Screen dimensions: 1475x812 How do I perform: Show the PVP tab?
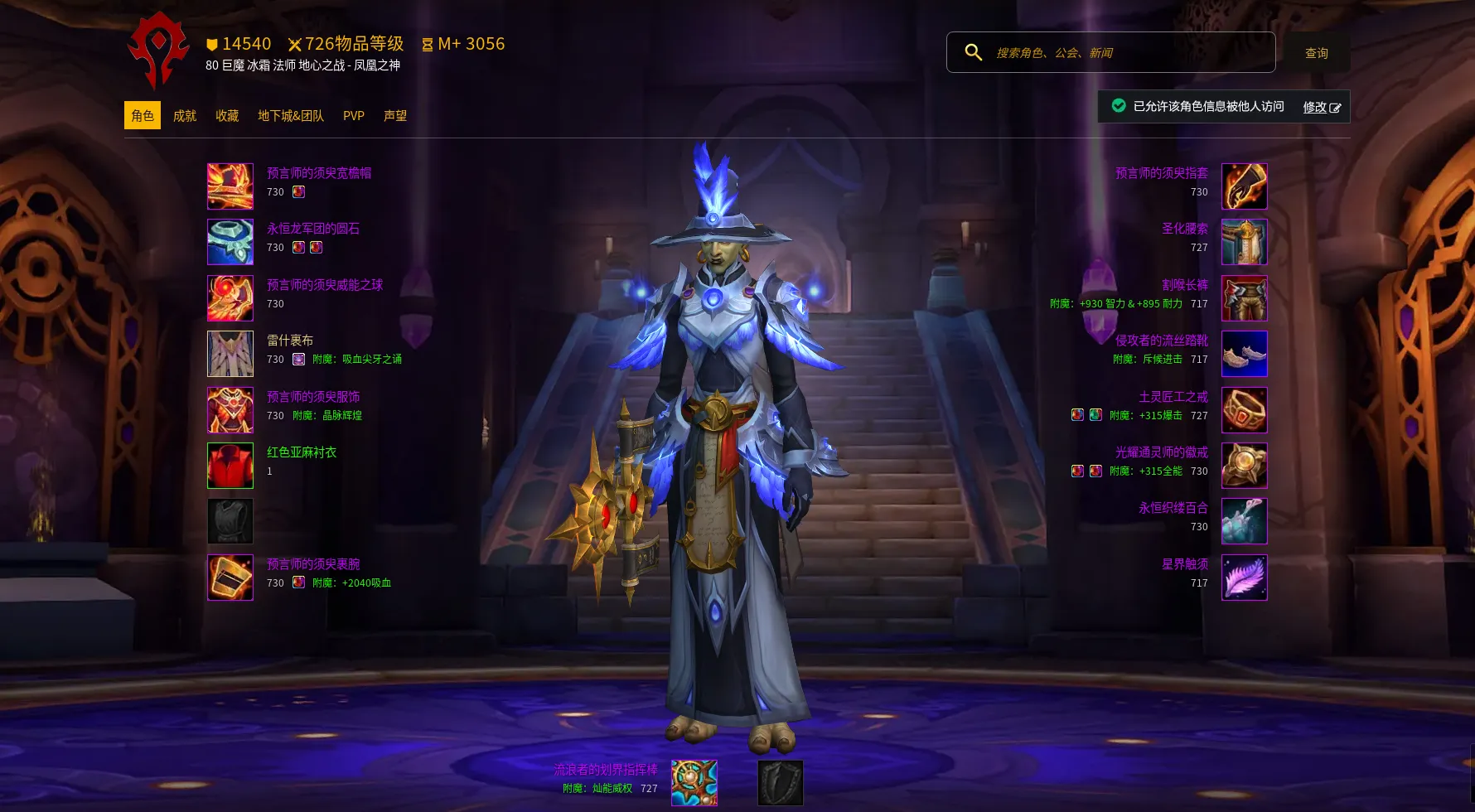pos(354,116)
